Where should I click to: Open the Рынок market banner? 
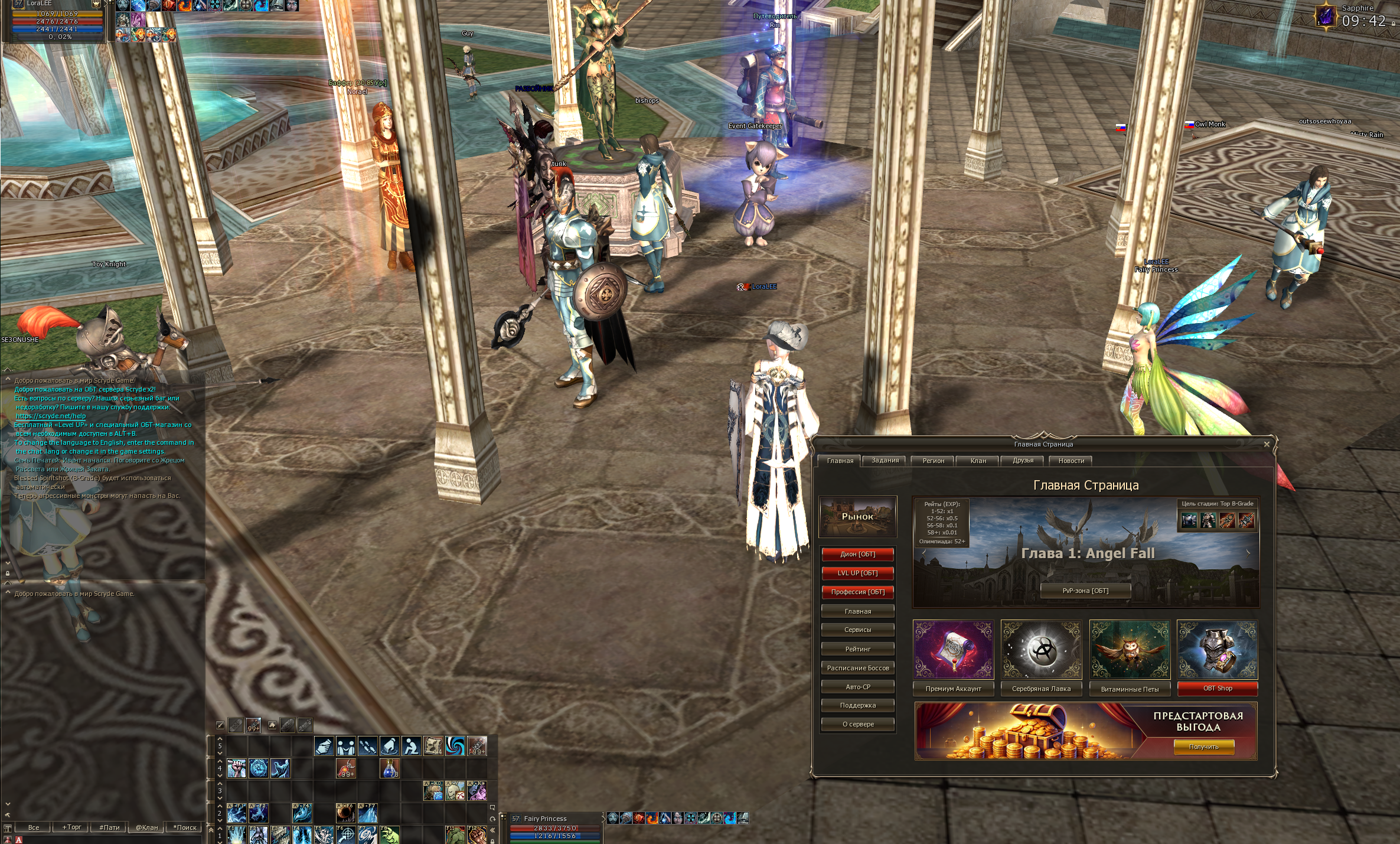pyautogui.click(x=857, y=516)
